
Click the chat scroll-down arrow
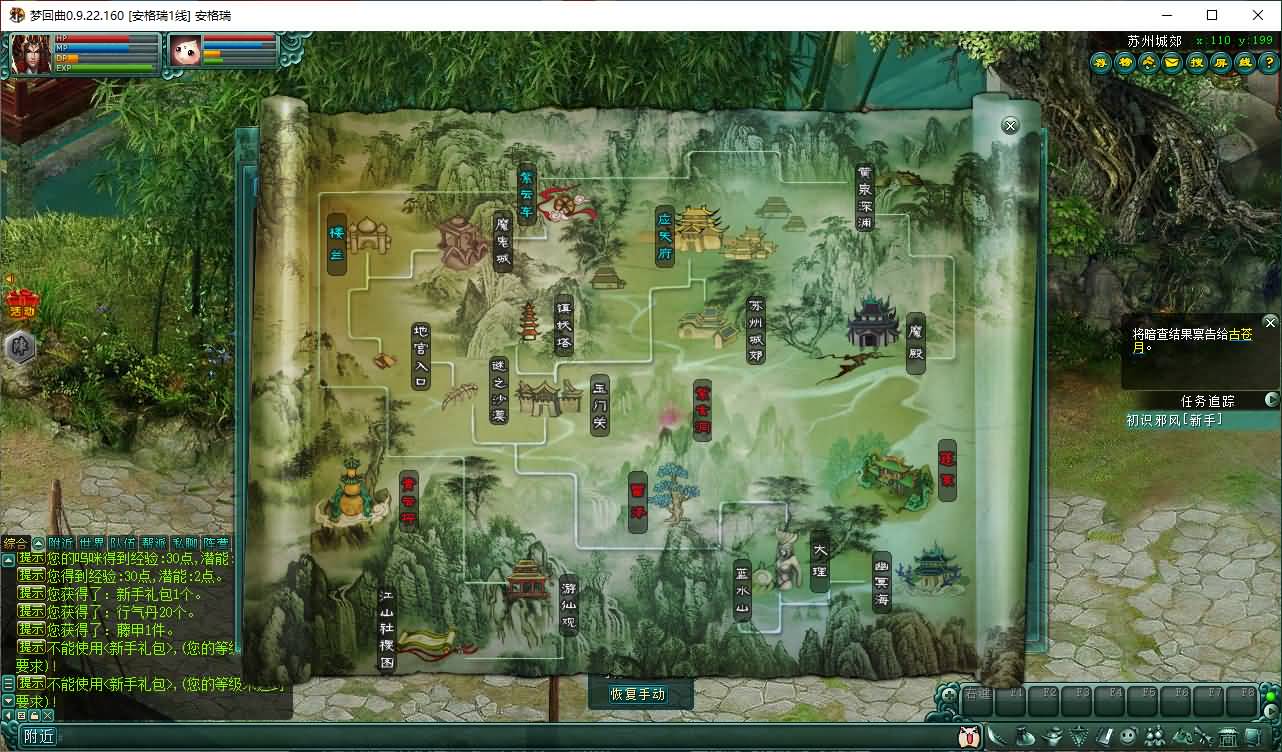(x=7, y=700)
